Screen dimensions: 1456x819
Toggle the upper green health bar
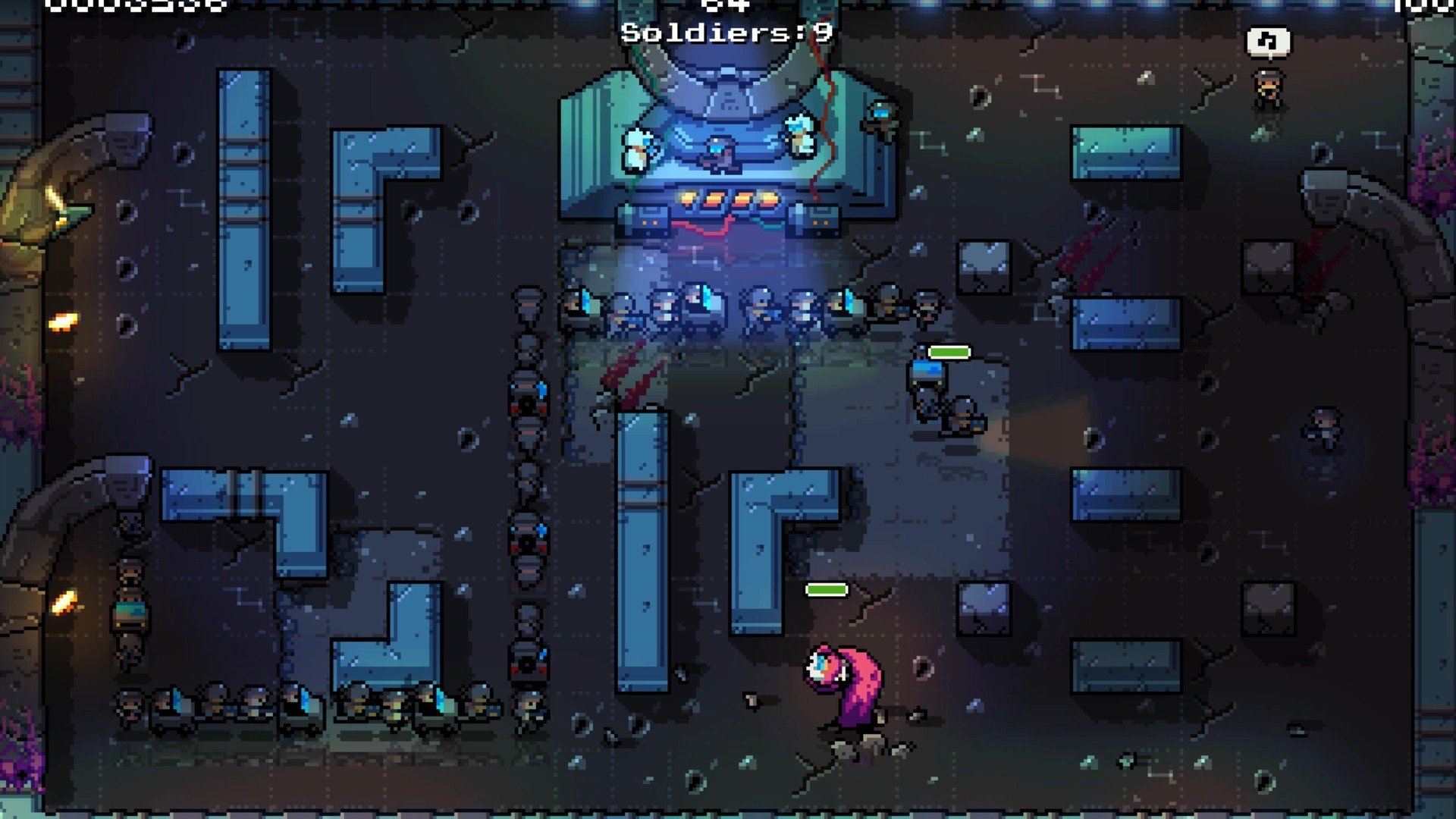pyautogui.click(x=949, y=352)
